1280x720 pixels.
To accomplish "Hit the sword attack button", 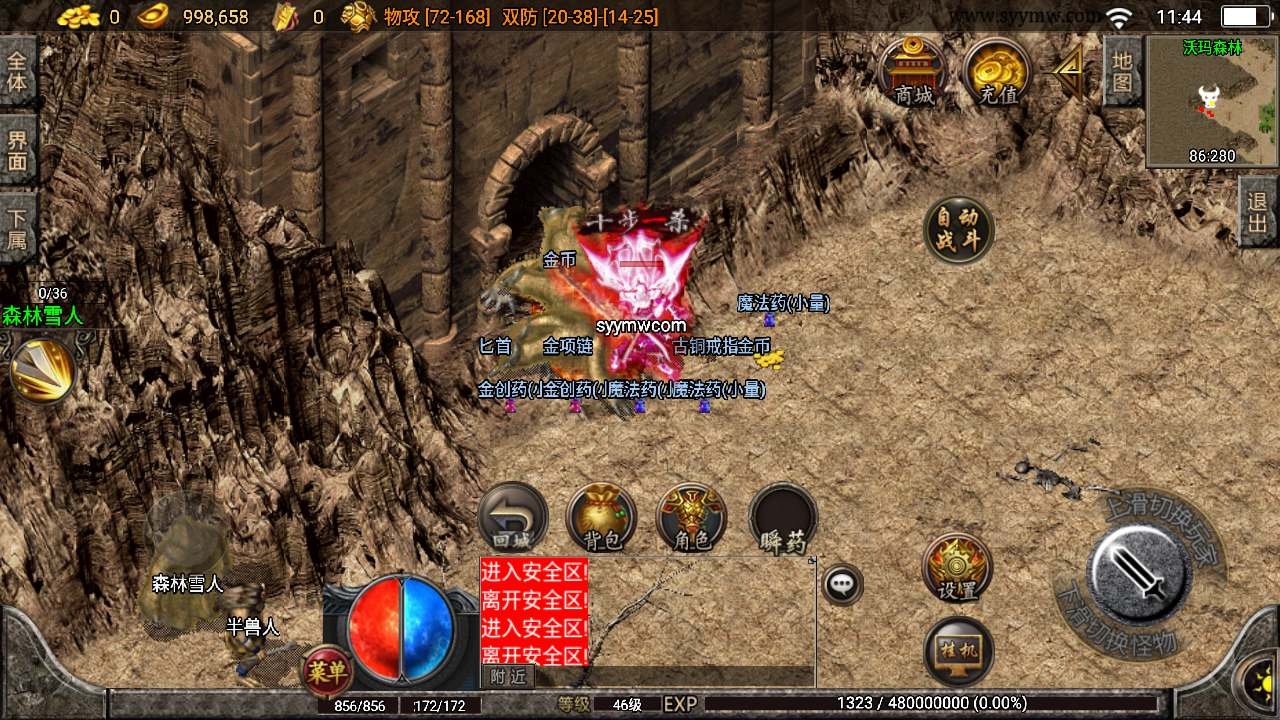I will 1138,573.
